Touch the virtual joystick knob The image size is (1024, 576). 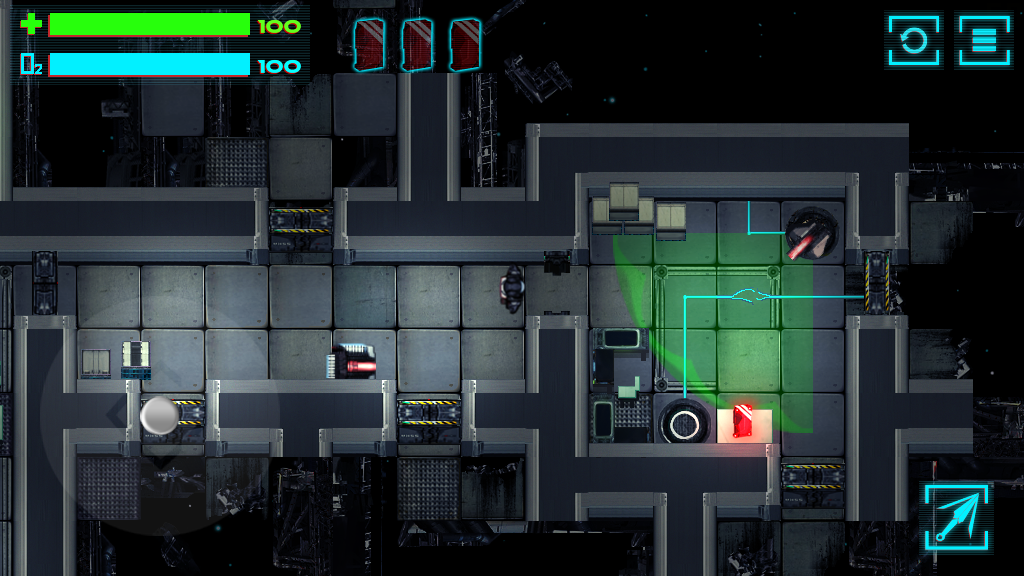point(159,415)
